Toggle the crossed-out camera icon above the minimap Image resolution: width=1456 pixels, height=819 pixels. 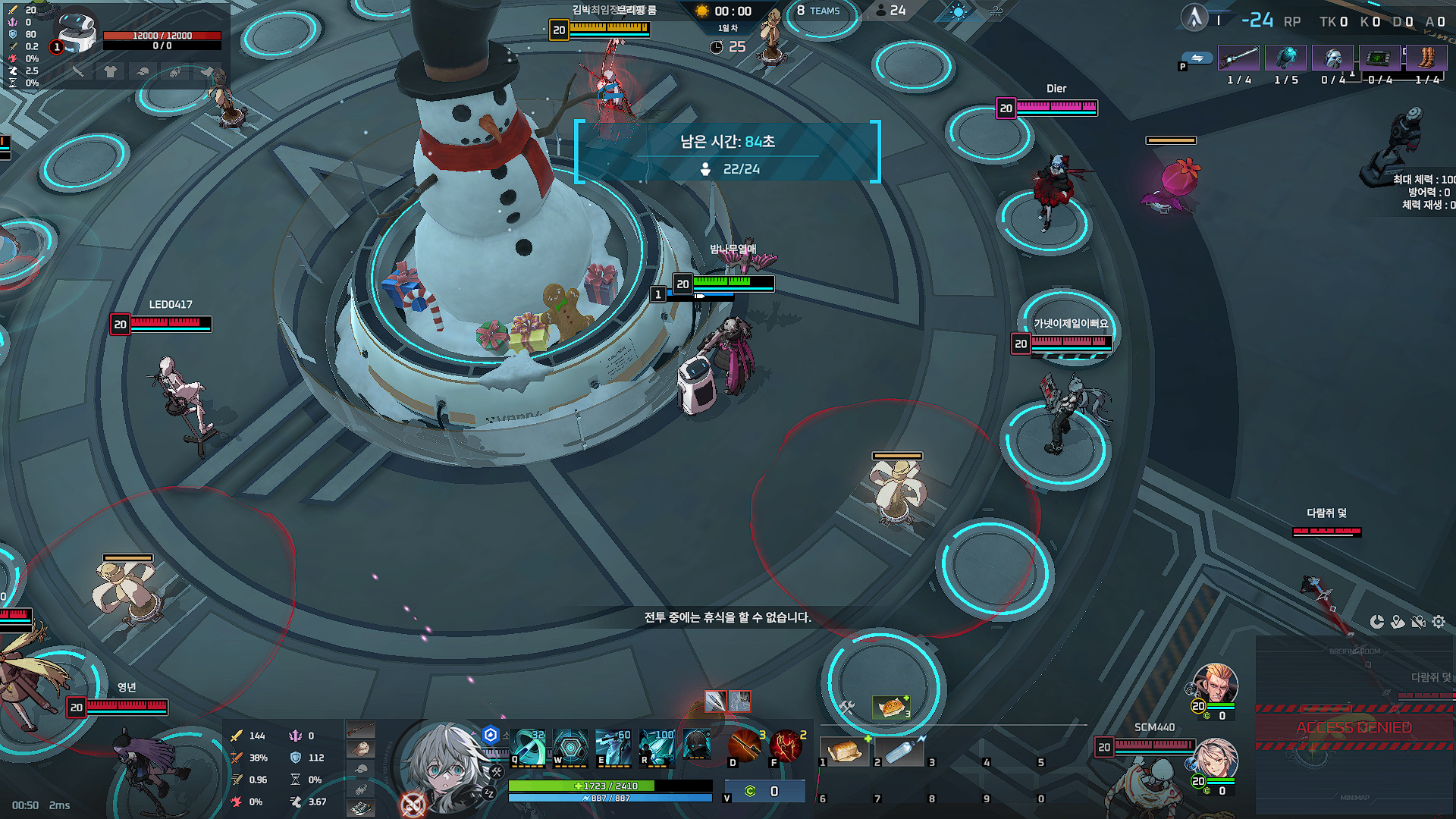(x=1418, y=622)
